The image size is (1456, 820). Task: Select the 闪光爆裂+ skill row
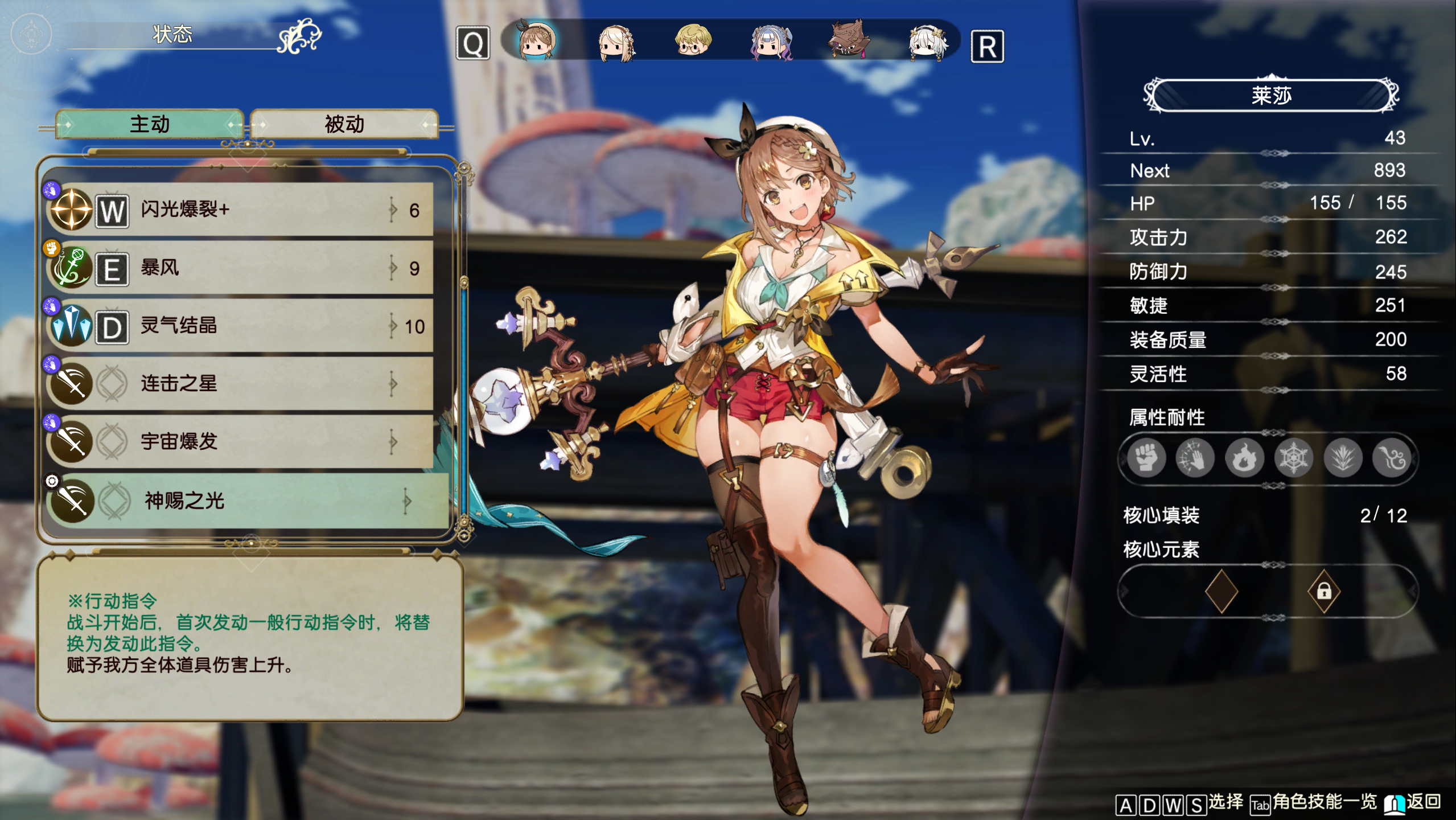pyautogui.click(x=239, y=210)
